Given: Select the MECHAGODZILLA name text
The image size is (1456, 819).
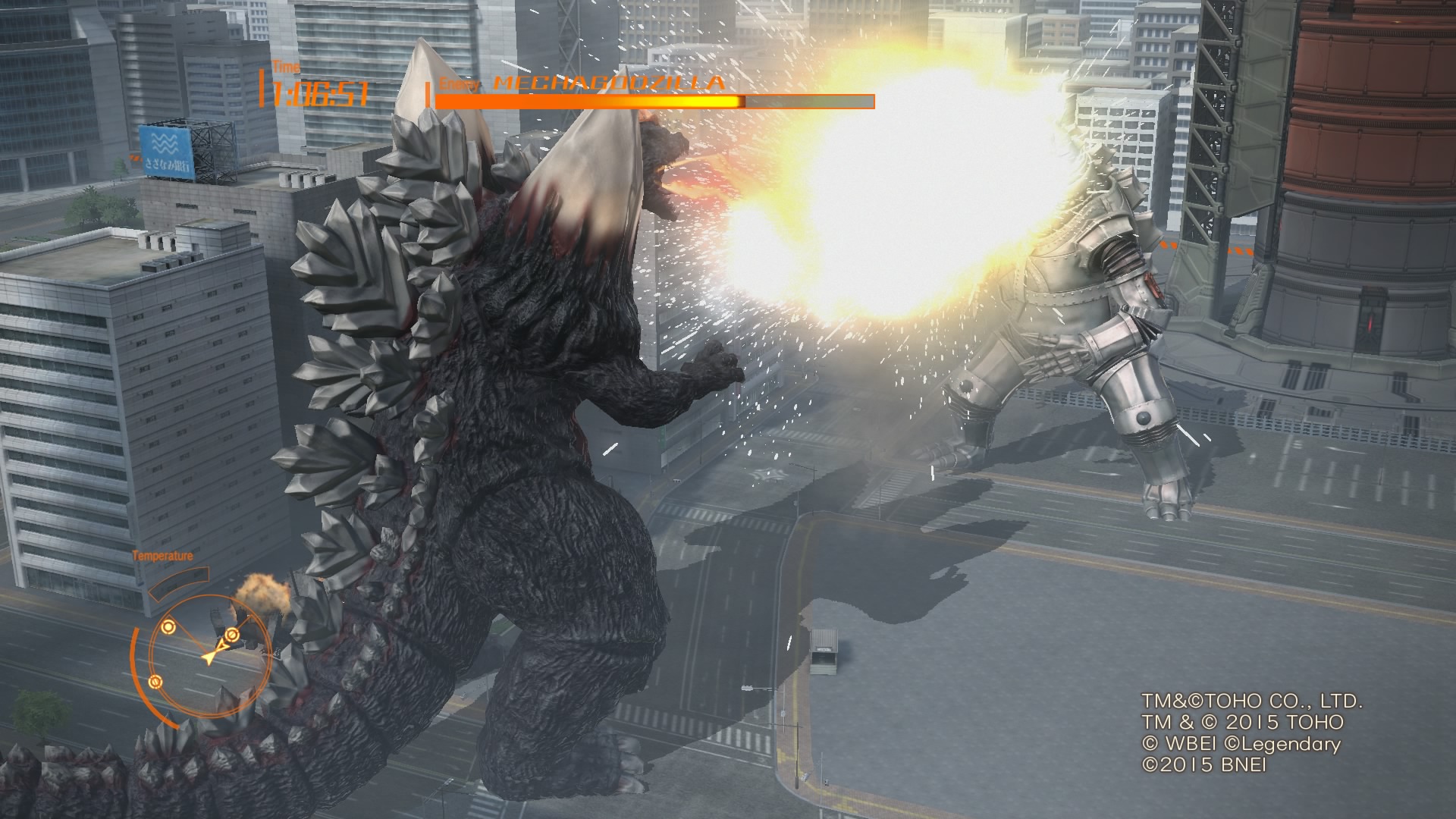Looking at the screenshot, I should coord(607,82).
